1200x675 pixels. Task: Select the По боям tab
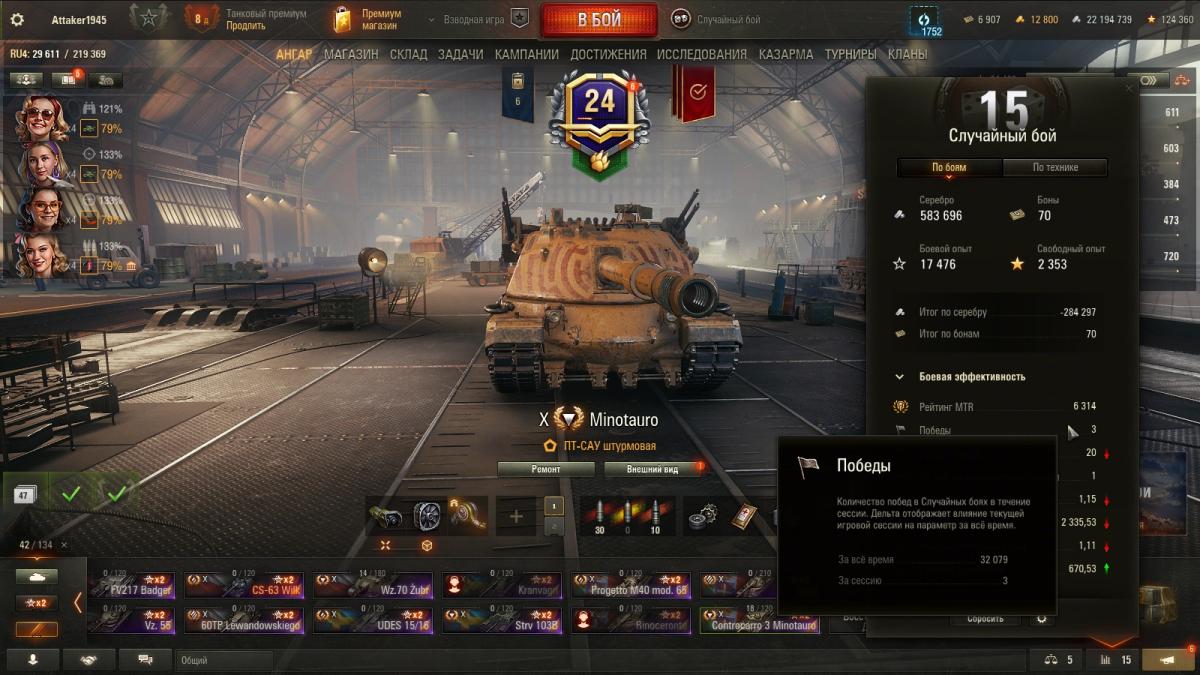tap(949, 167)
